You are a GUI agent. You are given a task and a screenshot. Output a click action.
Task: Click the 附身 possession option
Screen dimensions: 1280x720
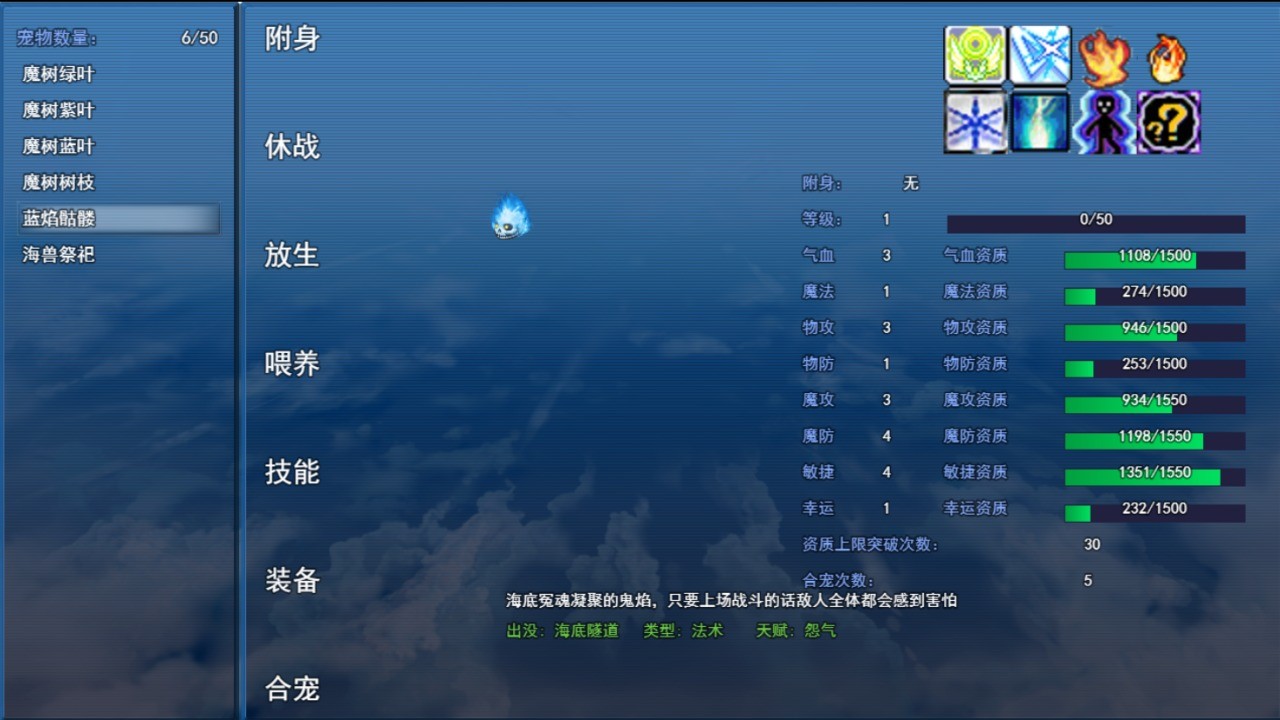point(291,38)
